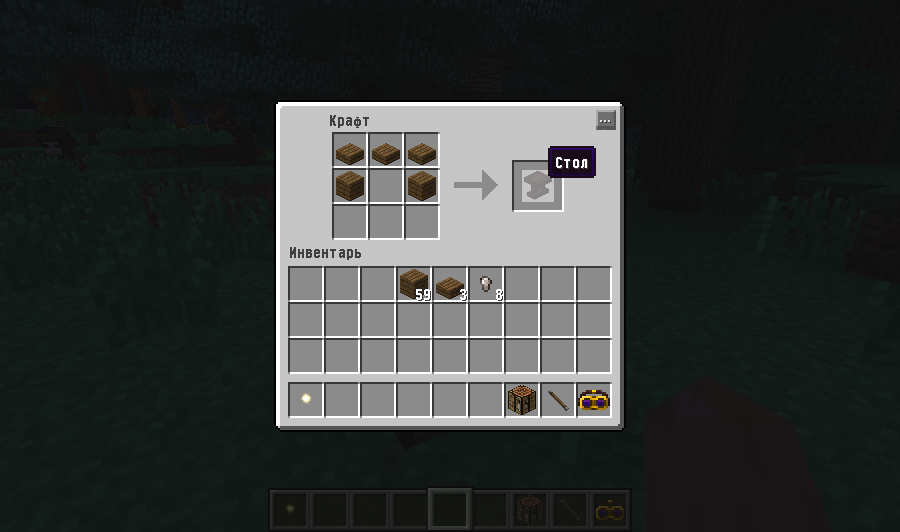Open the three-dots options button
Viewport: 900px width, 532px height.
(x=605, y=120)
